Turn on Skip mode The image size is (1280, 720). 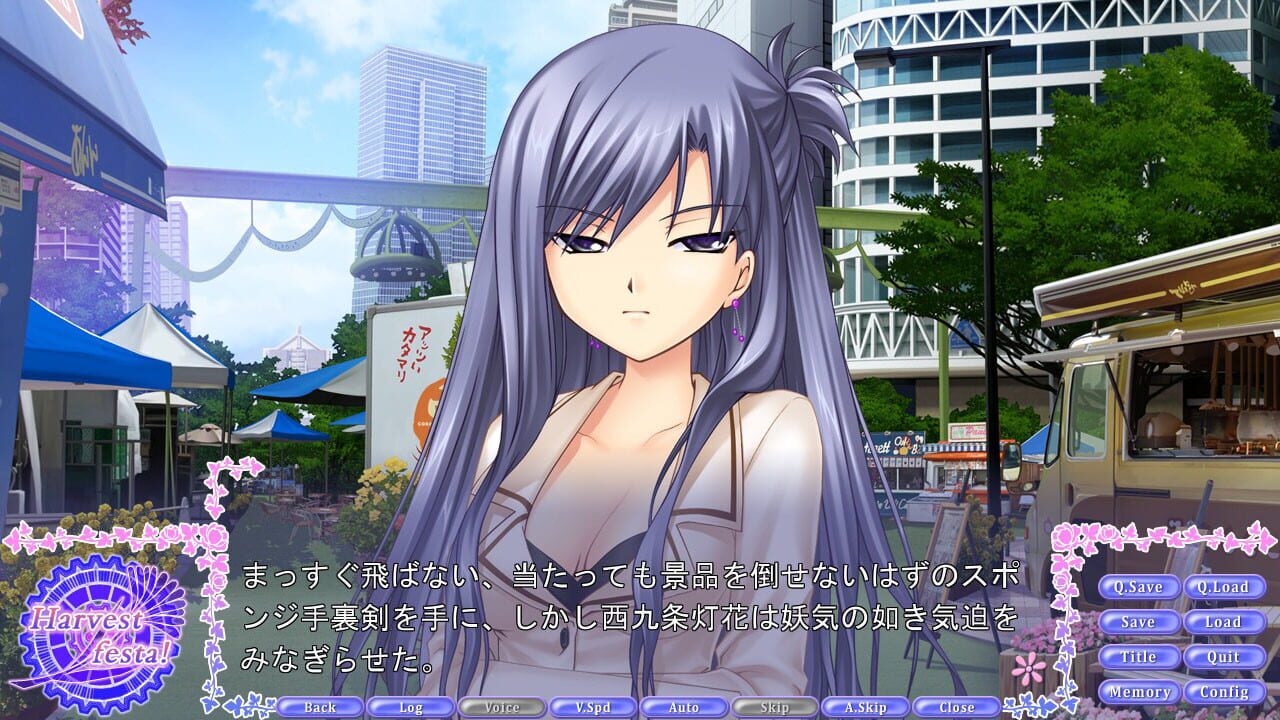click(775, 707)
